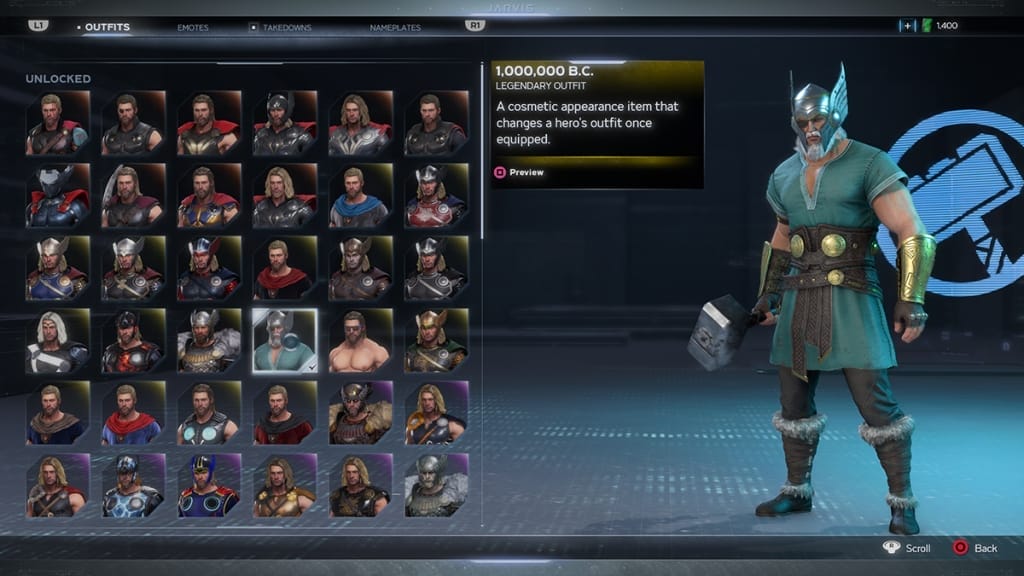1024x576 pixels.
Task: Select the grey stone statue Thor outfit
Action: pyautogui.click(x=436, y=485)
